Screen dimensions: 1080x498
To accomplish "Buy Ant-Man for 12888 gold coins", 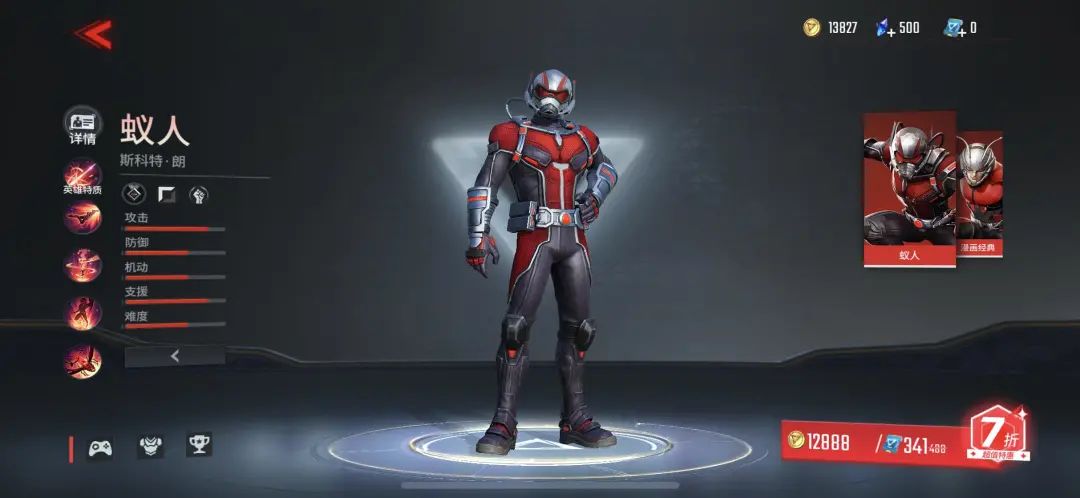I will pyautogui.click(x=822, y=443).
